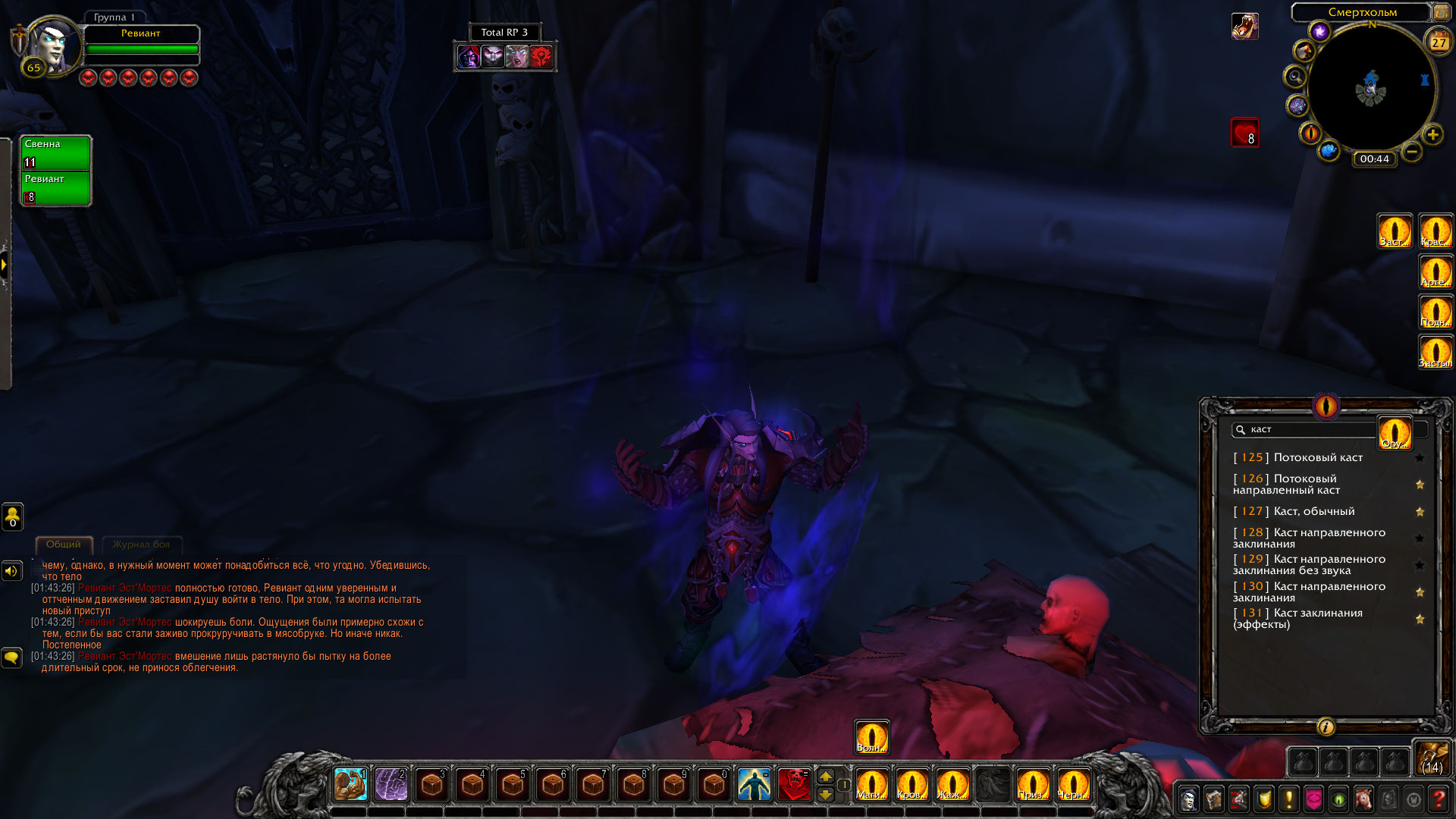Zoom out the minimap with minus button

click(x=1411, y=152)
